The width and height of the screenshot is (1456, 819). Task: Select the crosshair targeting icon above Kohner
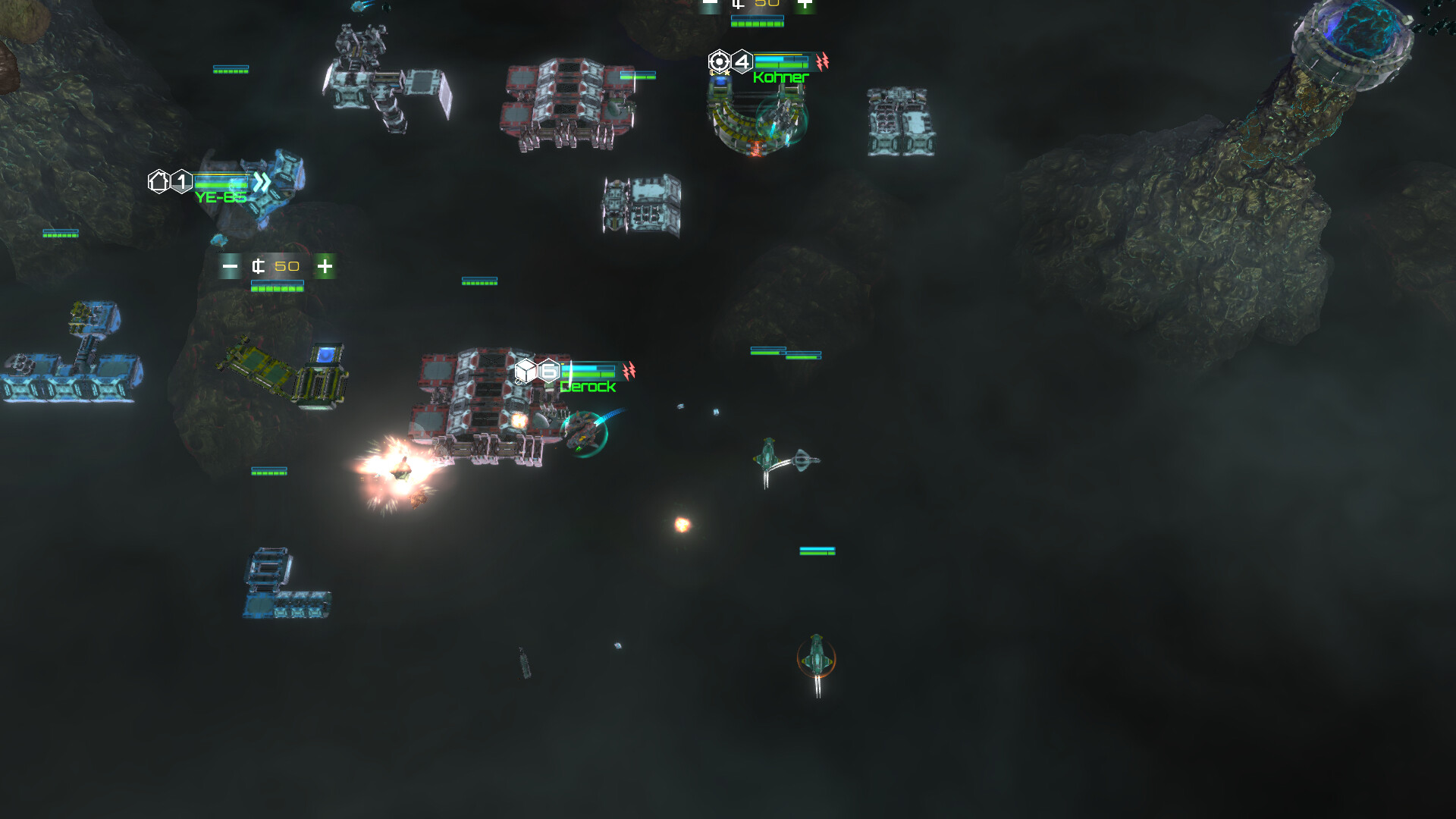[720, 62]
